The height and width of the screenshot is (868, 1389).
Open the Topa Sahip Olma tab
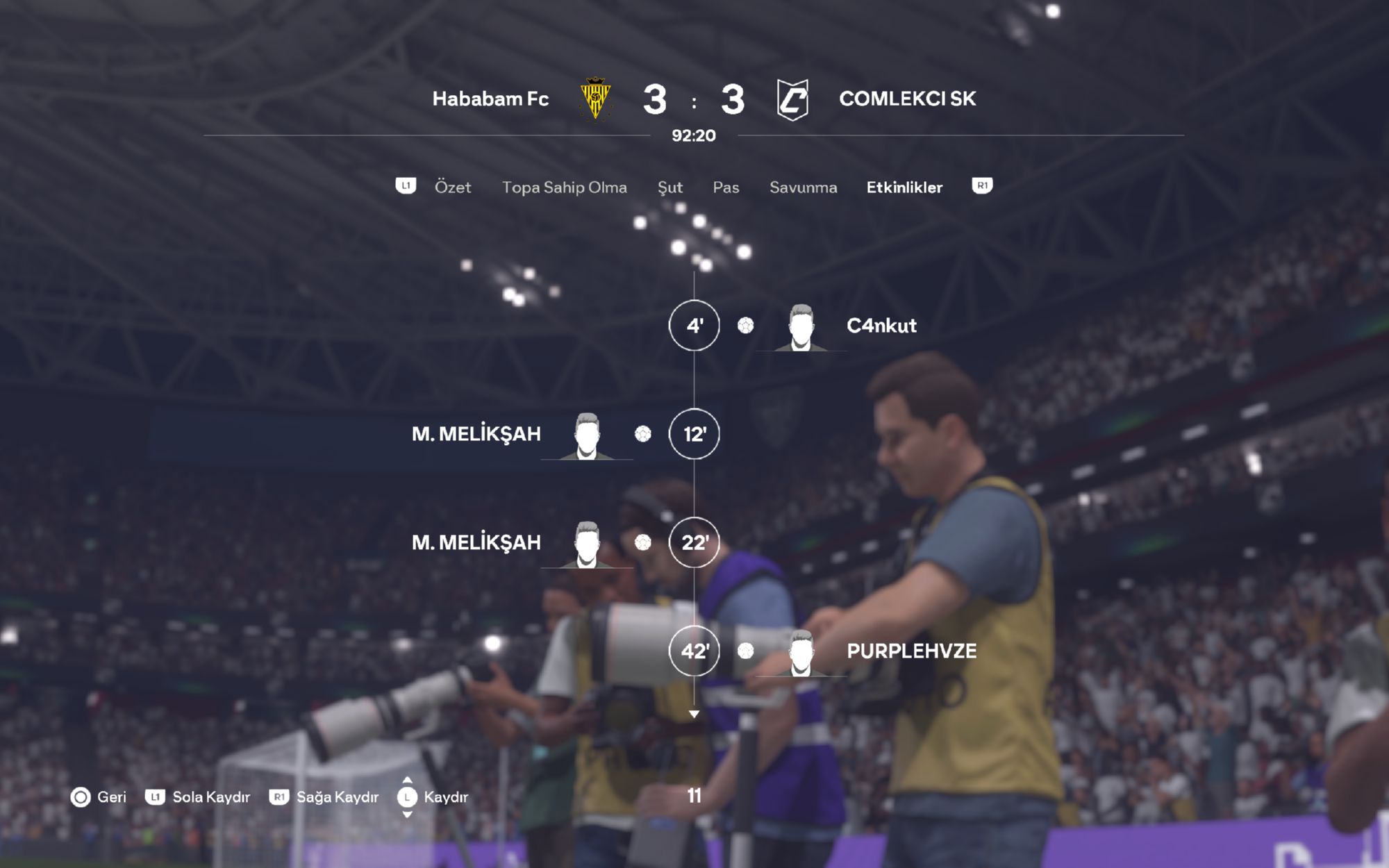tap(564, 187)
